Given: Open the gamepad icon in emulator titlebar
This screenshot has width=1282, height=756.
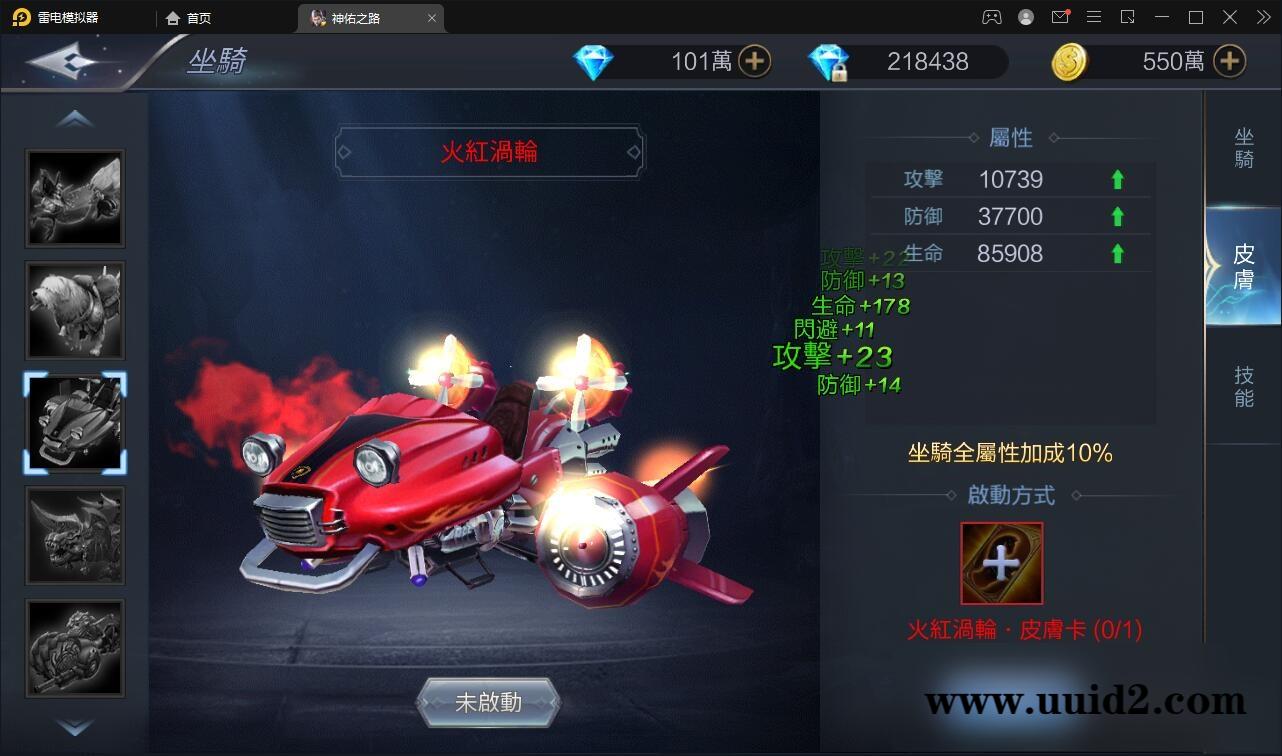Looking at the screenshot, I should (991, 17).
